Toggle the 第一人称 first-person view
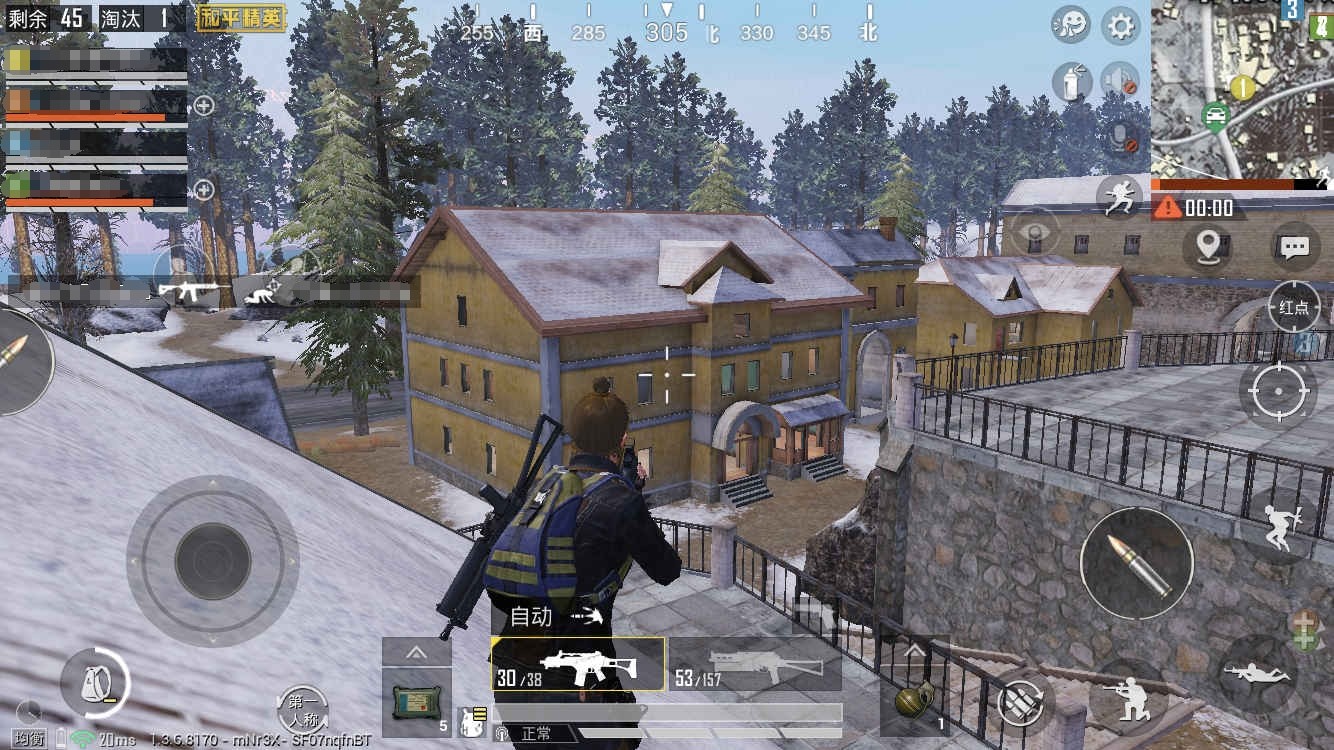 click(304, 710)
